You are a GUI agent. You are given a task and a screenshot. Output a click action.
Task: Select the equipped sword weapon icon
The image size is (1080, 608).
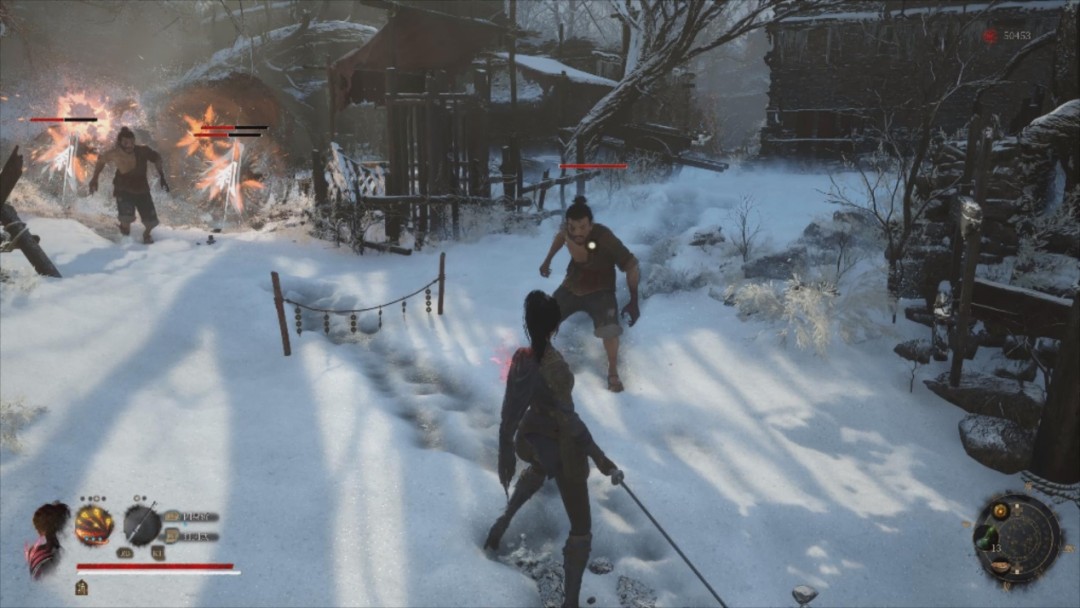pyautogui.click(x=142, y=525)
